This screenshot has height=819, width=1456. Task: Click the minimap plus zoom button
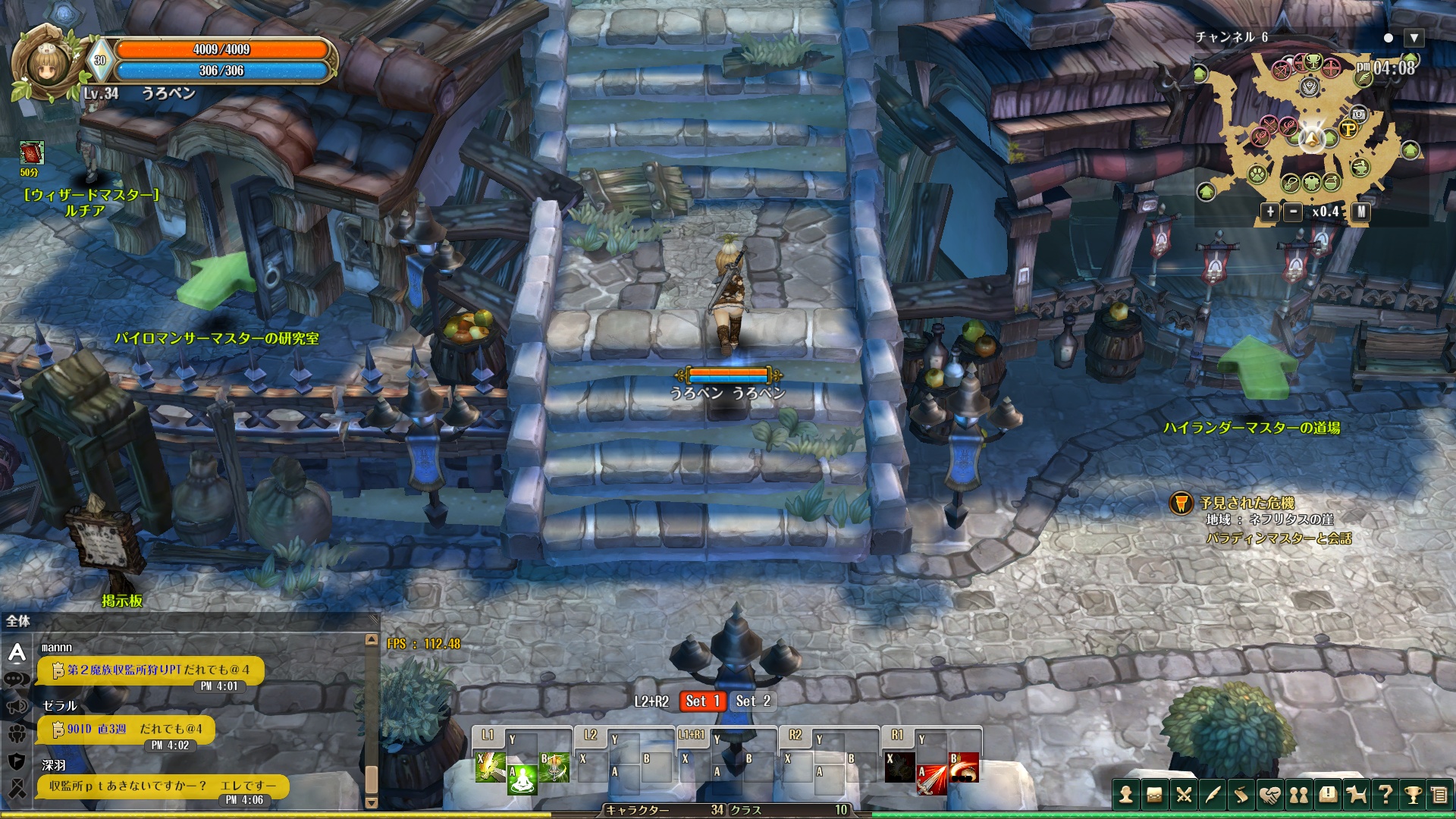click(x=1270, y=212)
